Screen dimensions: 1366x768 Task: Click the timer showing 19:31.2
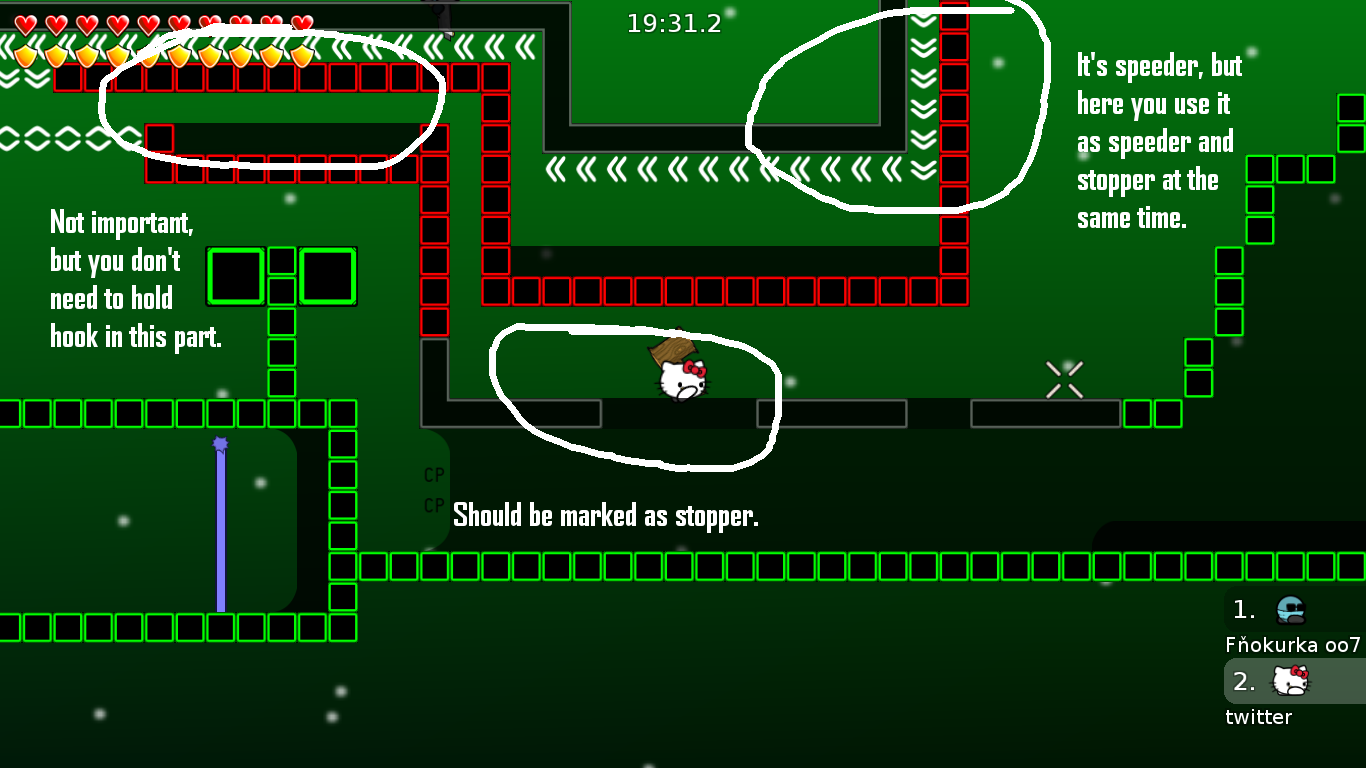coord(674,23)
